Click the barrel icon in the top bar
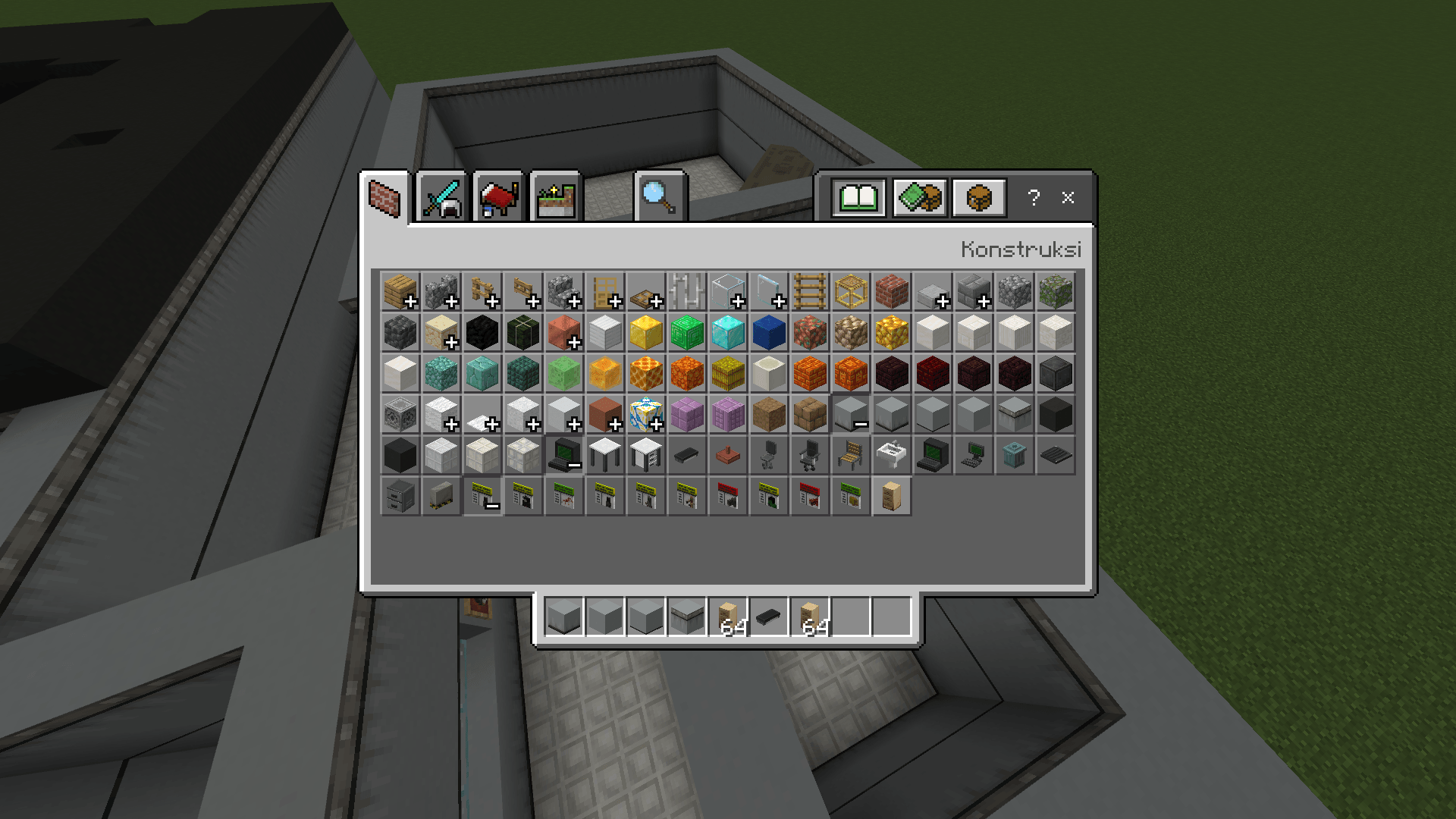This screenshot has height=819, width=1456. pos(978,197)
